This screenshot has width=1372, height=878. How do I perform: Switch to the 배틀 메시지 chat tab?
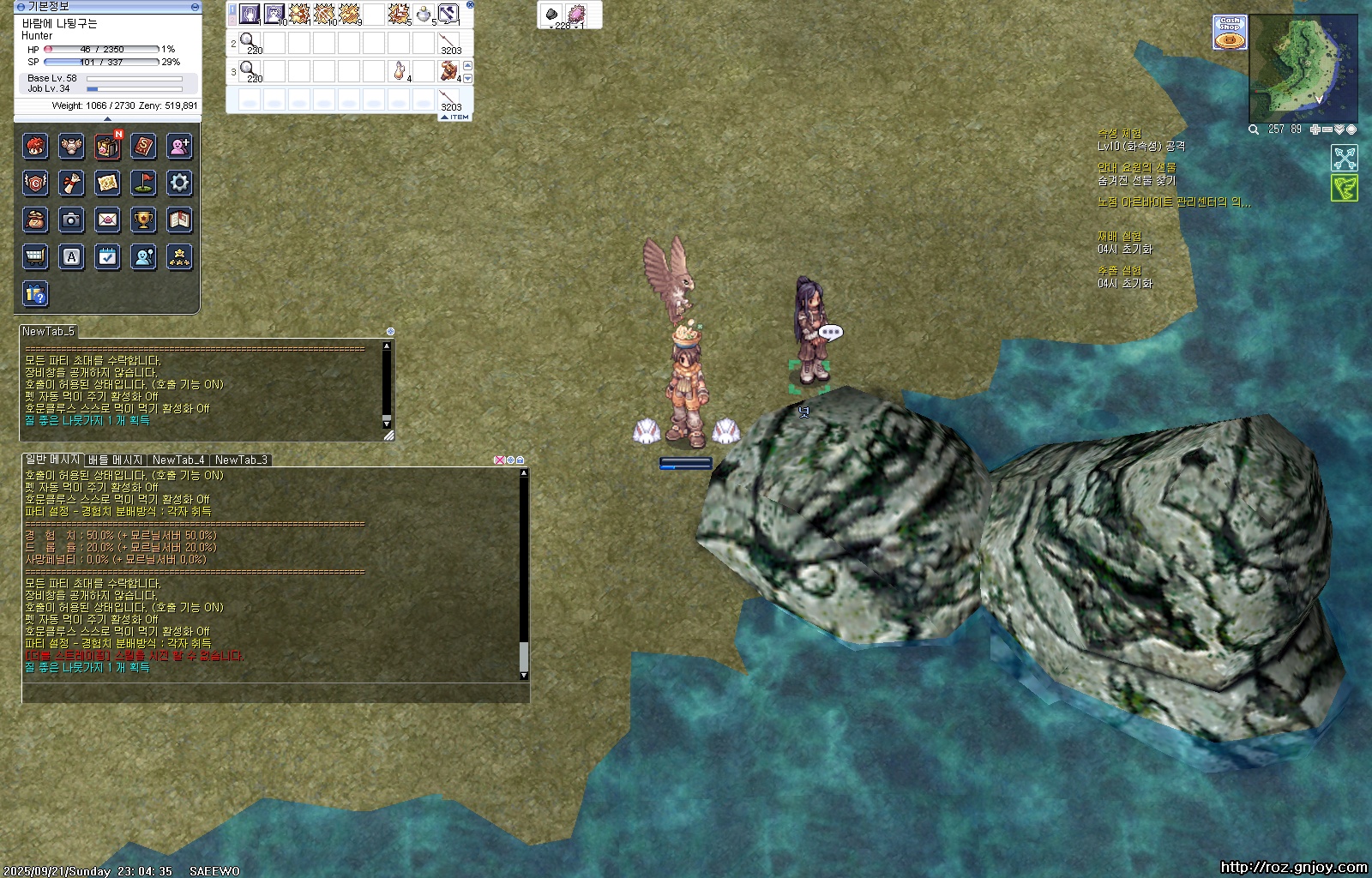pos(115,460)
